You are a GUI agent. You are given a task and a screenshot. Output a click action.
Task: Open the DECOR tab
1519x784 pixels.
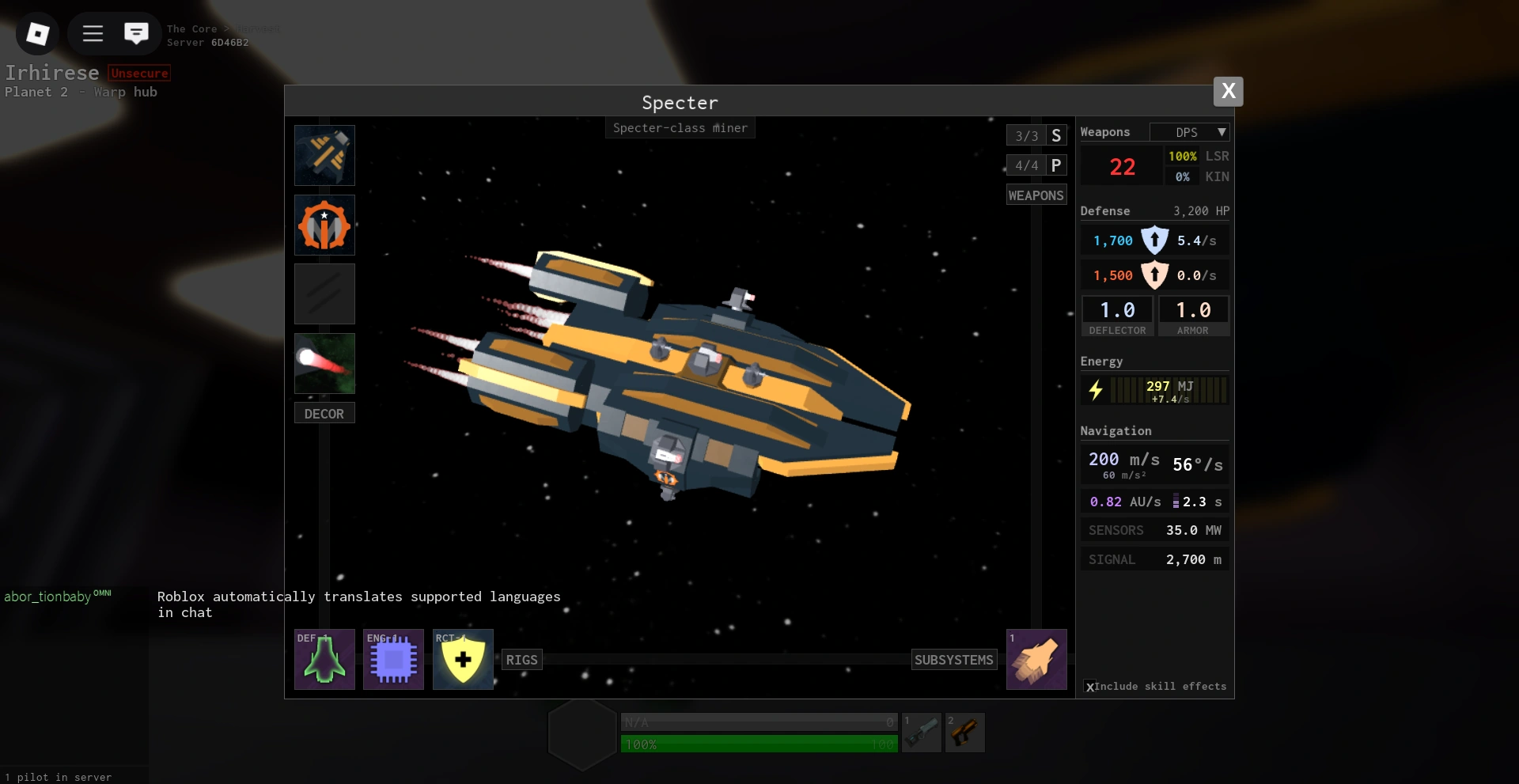324,412
